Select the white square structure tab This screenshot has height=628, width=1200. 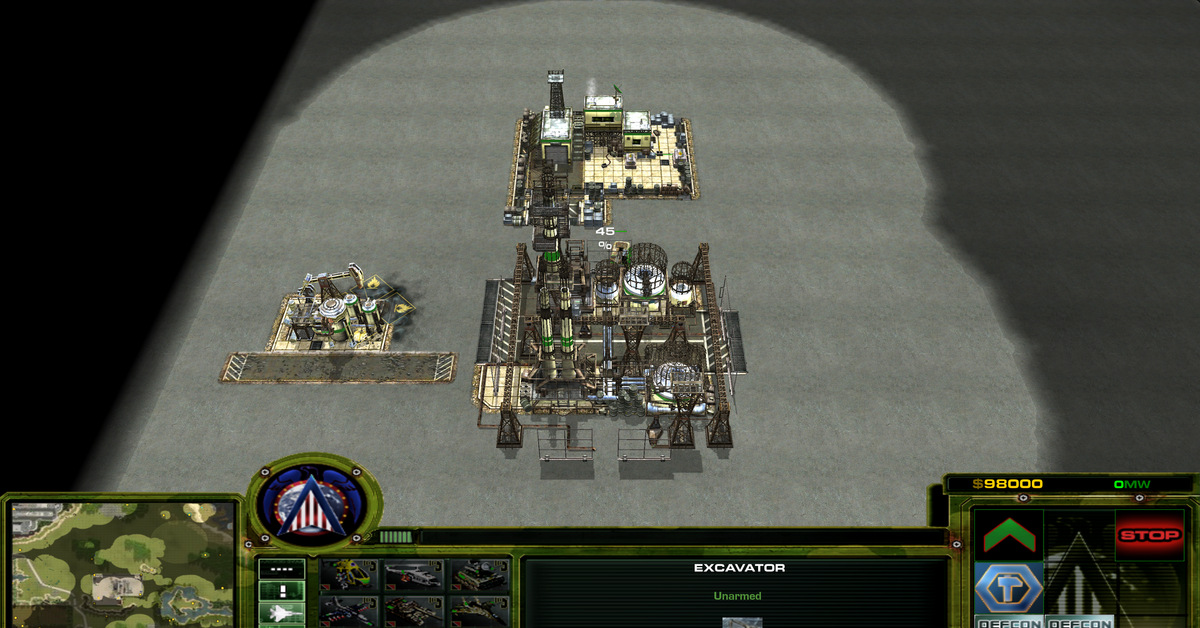[x=281, y=591]
